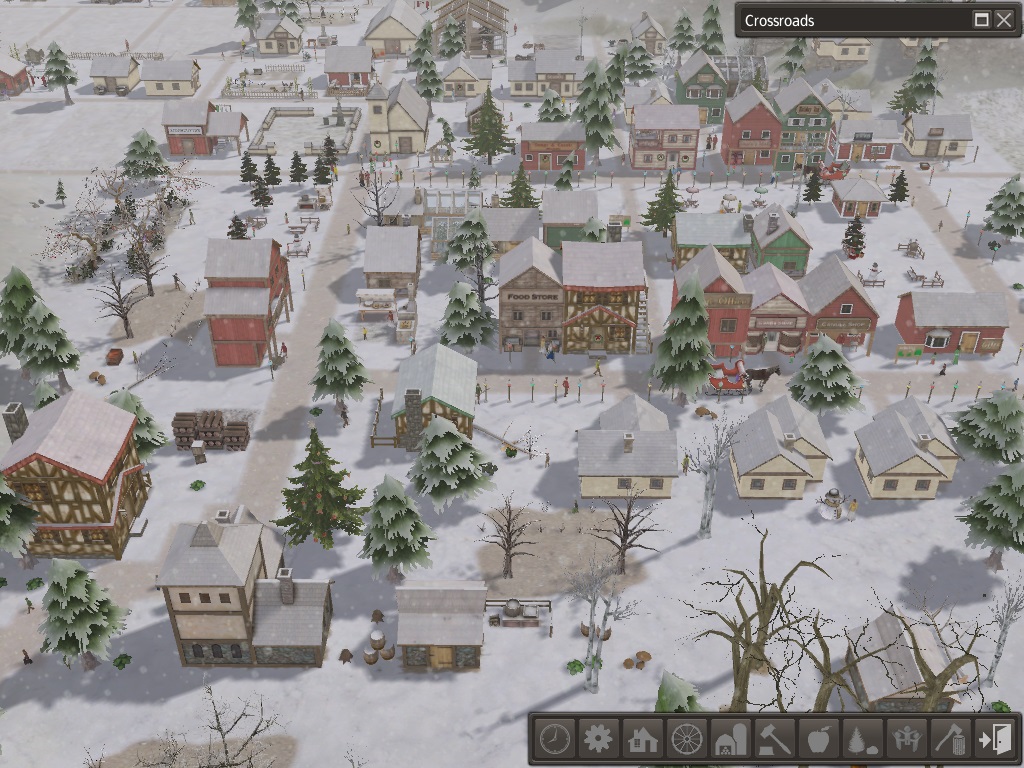This screenshot has height=768, width=1024.
Task: Open the apple food production menu
Action: [818, 740]
